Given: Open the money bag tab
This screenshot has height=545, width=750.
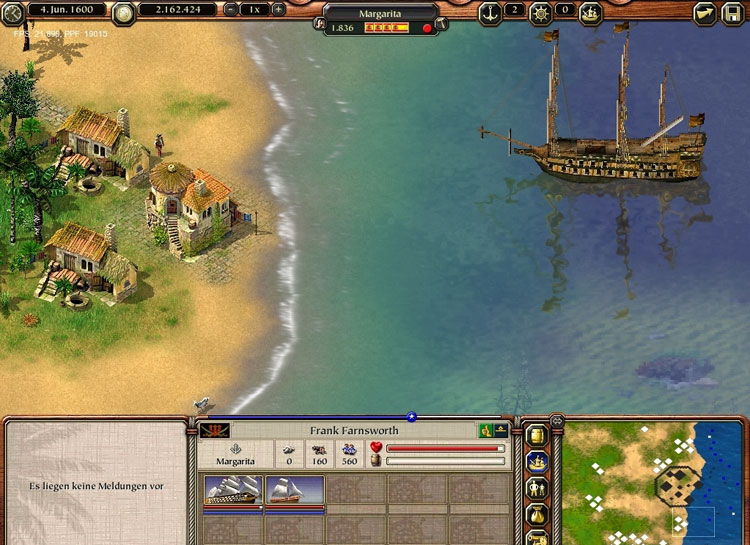Looking at the screenshot, I should (x=537, y=515).
